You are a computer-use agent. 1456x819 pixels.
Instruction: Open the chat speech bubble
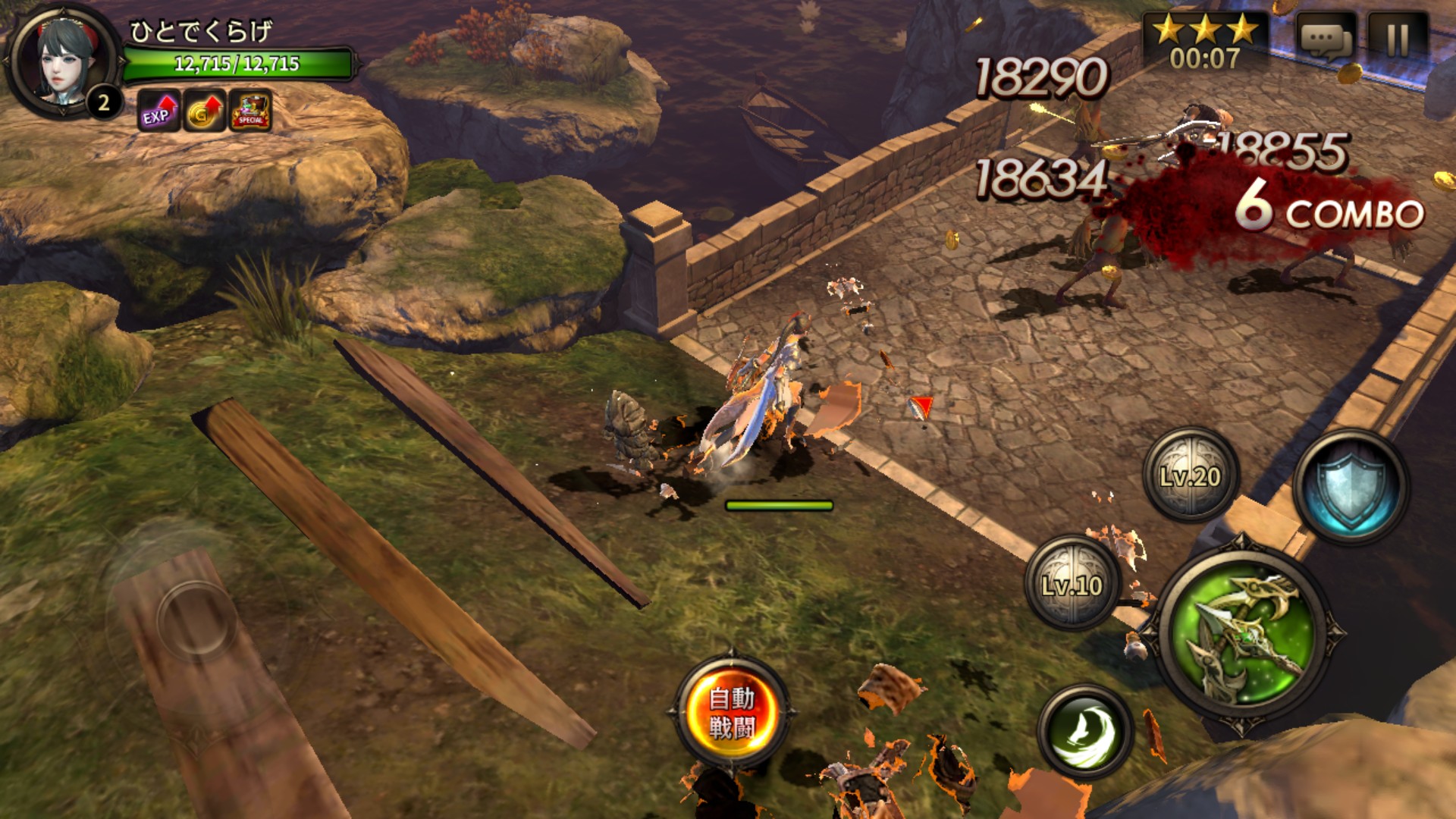point(1326,38)
